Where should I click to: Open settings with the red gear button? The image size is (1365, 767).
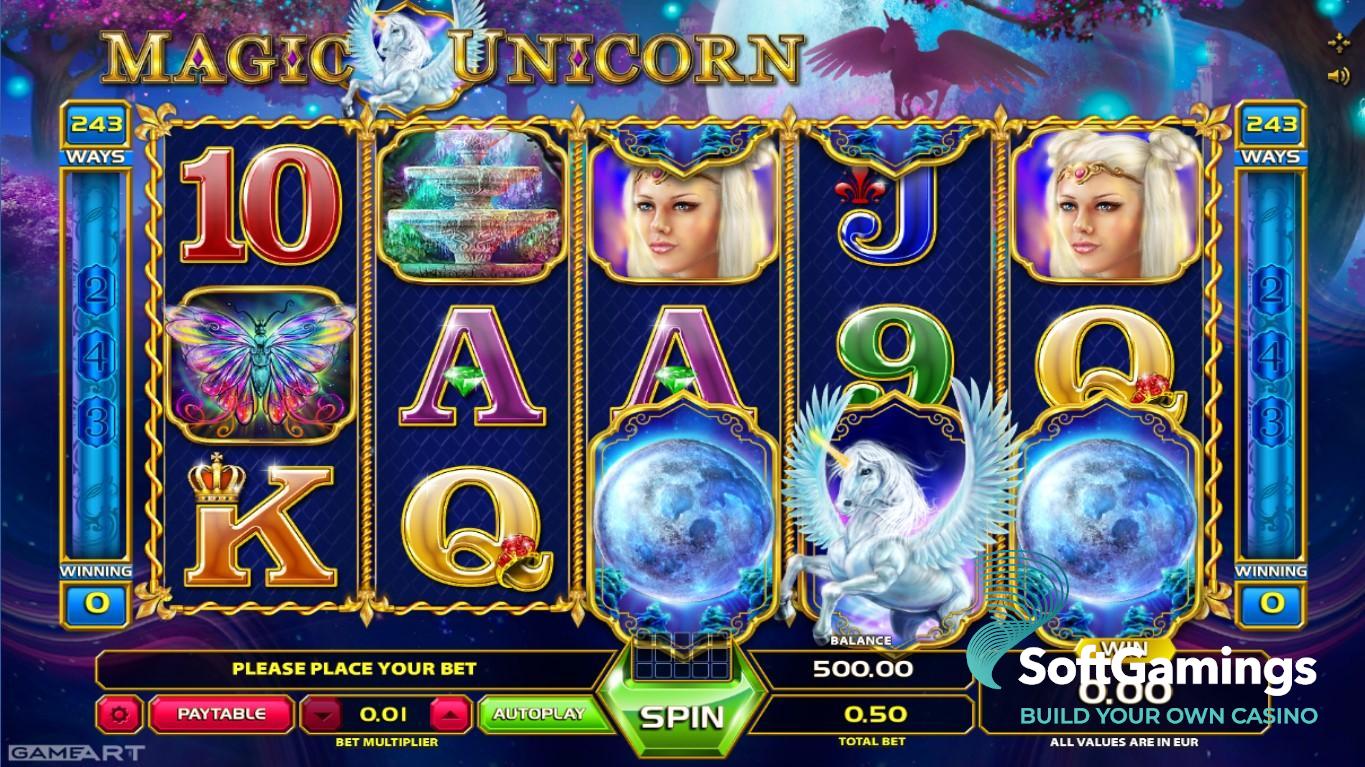[123, 715]
